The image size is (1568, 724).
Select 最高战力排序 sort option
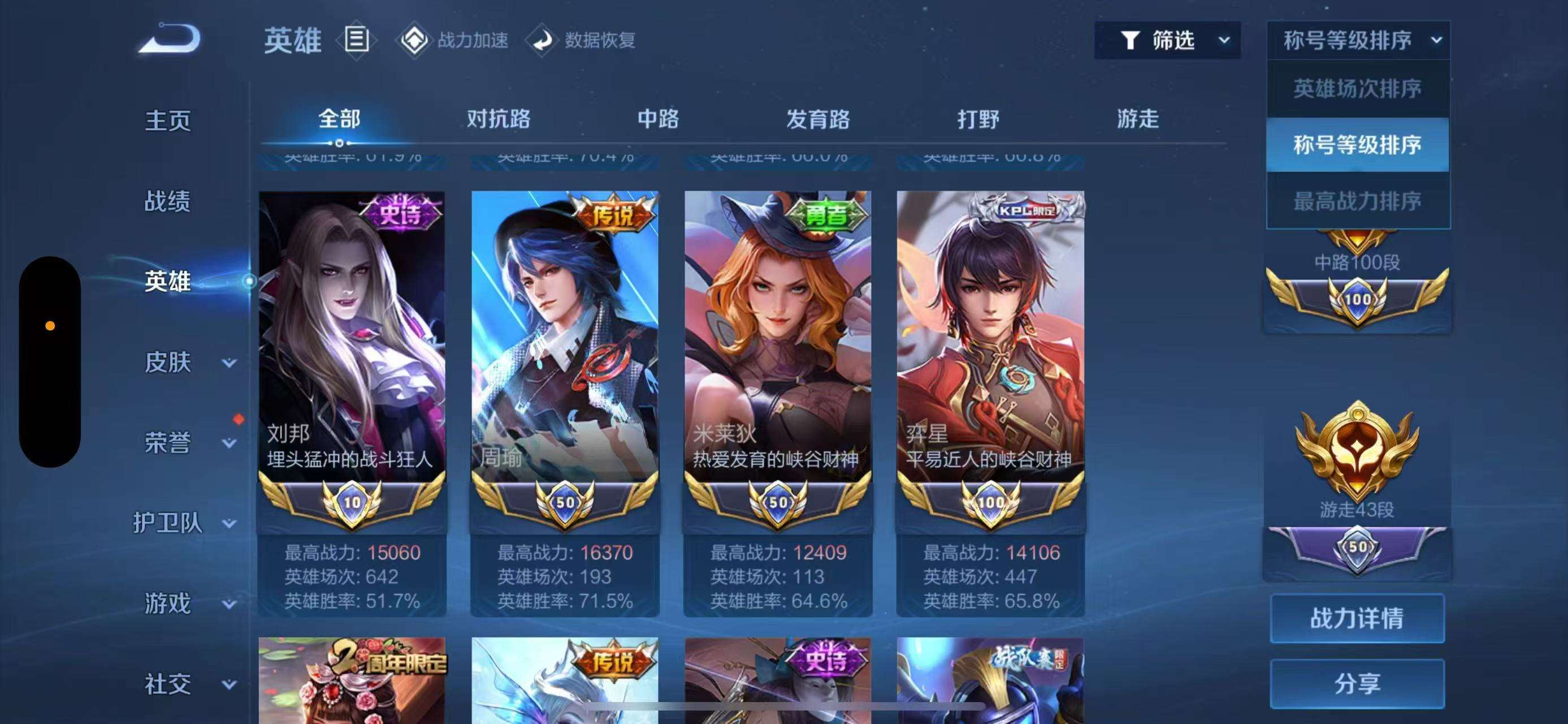click(x=1357, y=201)
